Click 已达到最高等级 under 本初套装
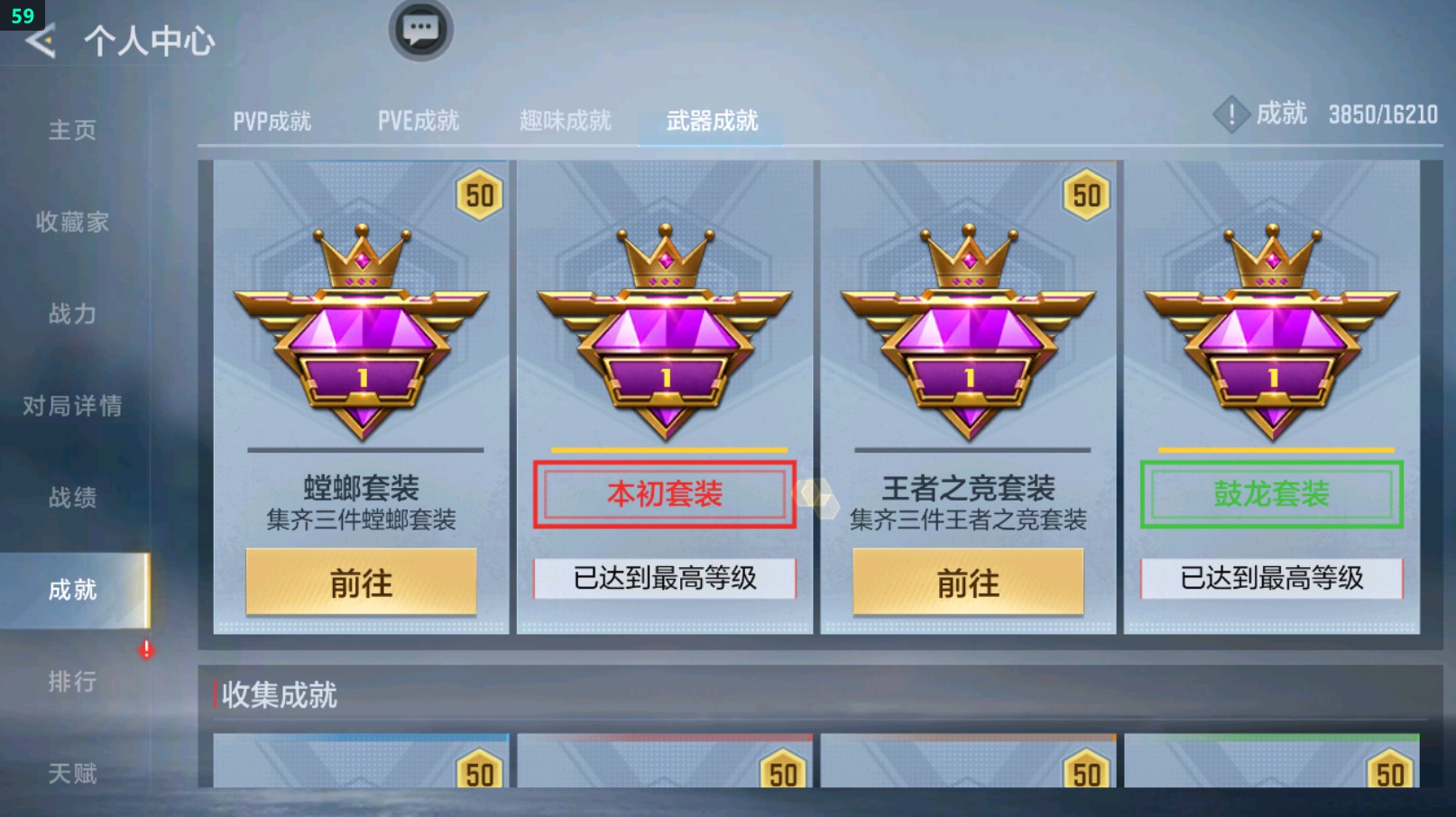1456x817 pixels. coord(665,576)
